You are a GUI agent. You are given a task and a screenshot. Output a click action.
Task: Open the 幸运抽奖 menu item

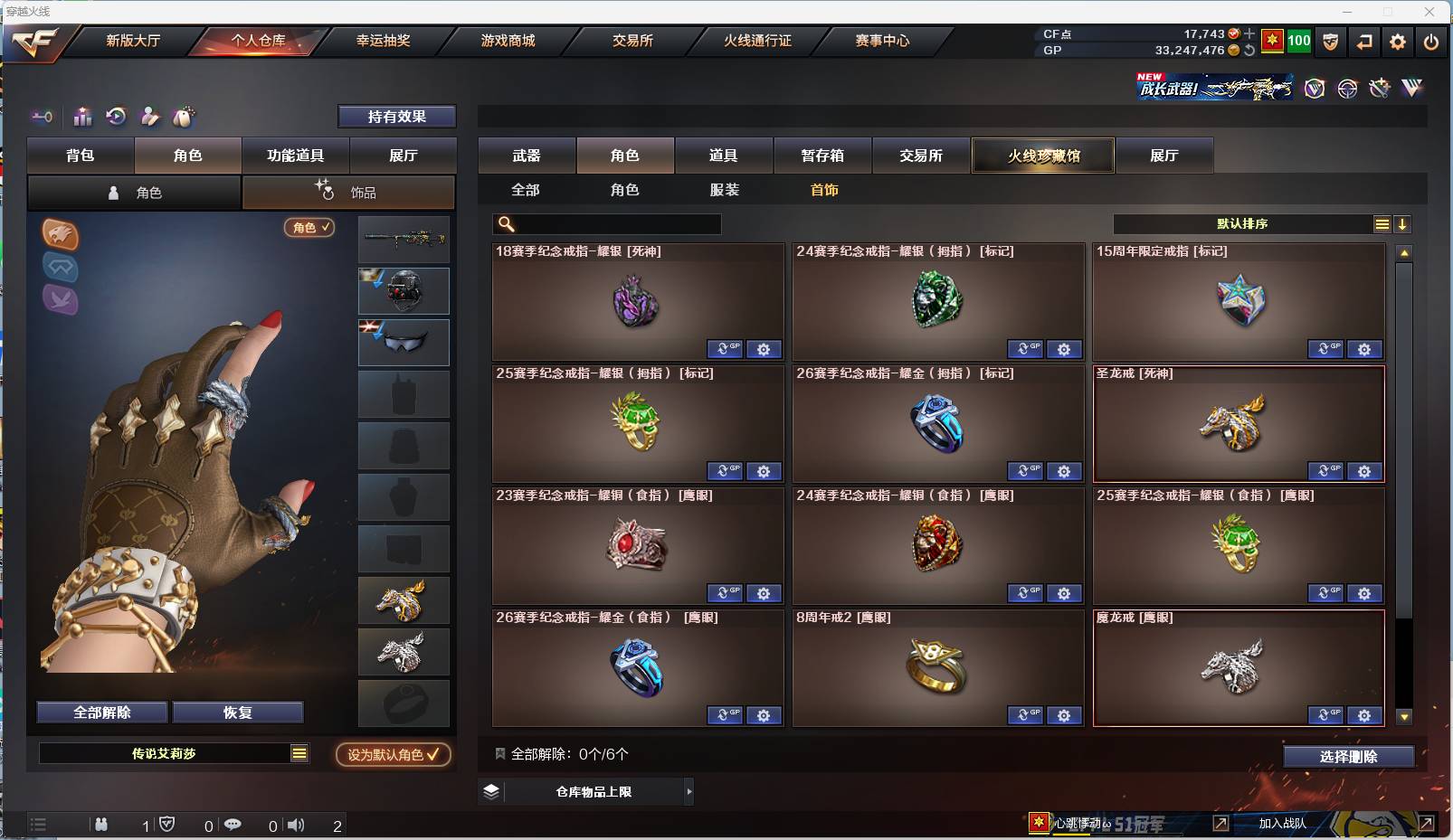click(384, 41)
